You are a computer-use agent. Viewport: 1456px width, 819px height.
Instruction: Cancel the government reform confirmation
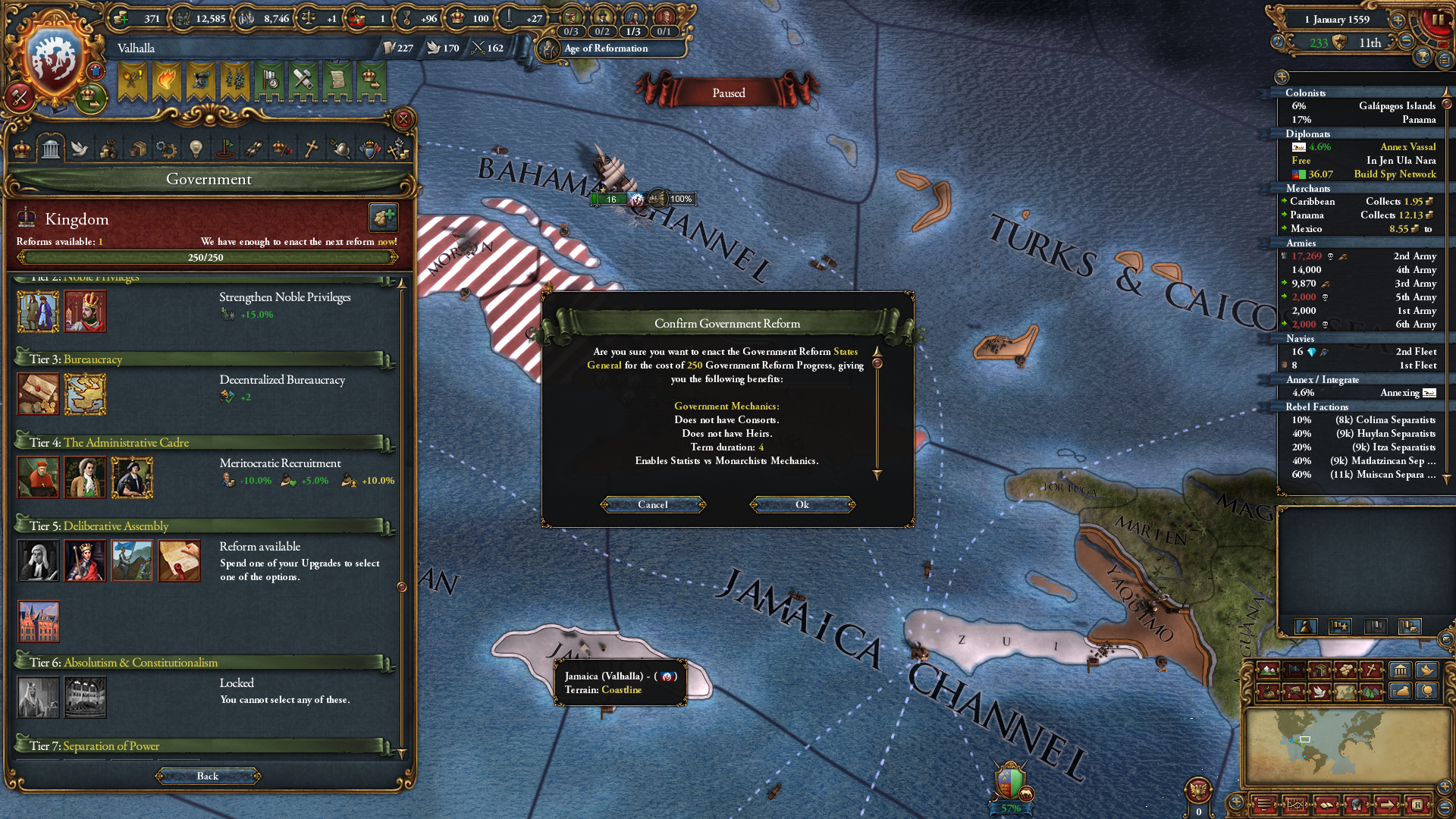[x=653, y=505]
